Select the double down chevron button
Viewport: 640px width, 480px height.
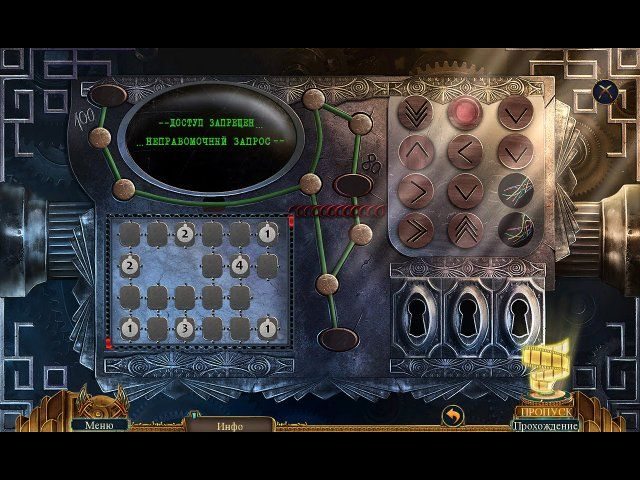coord(416,113)
